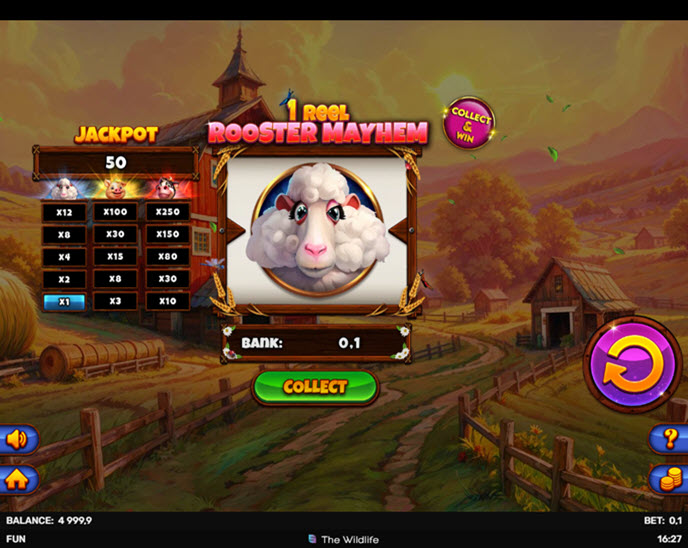Image resolution: width=688 pixels, height=548 pixels.
Task: Open the question mark help info
Action: coord(670,438)
